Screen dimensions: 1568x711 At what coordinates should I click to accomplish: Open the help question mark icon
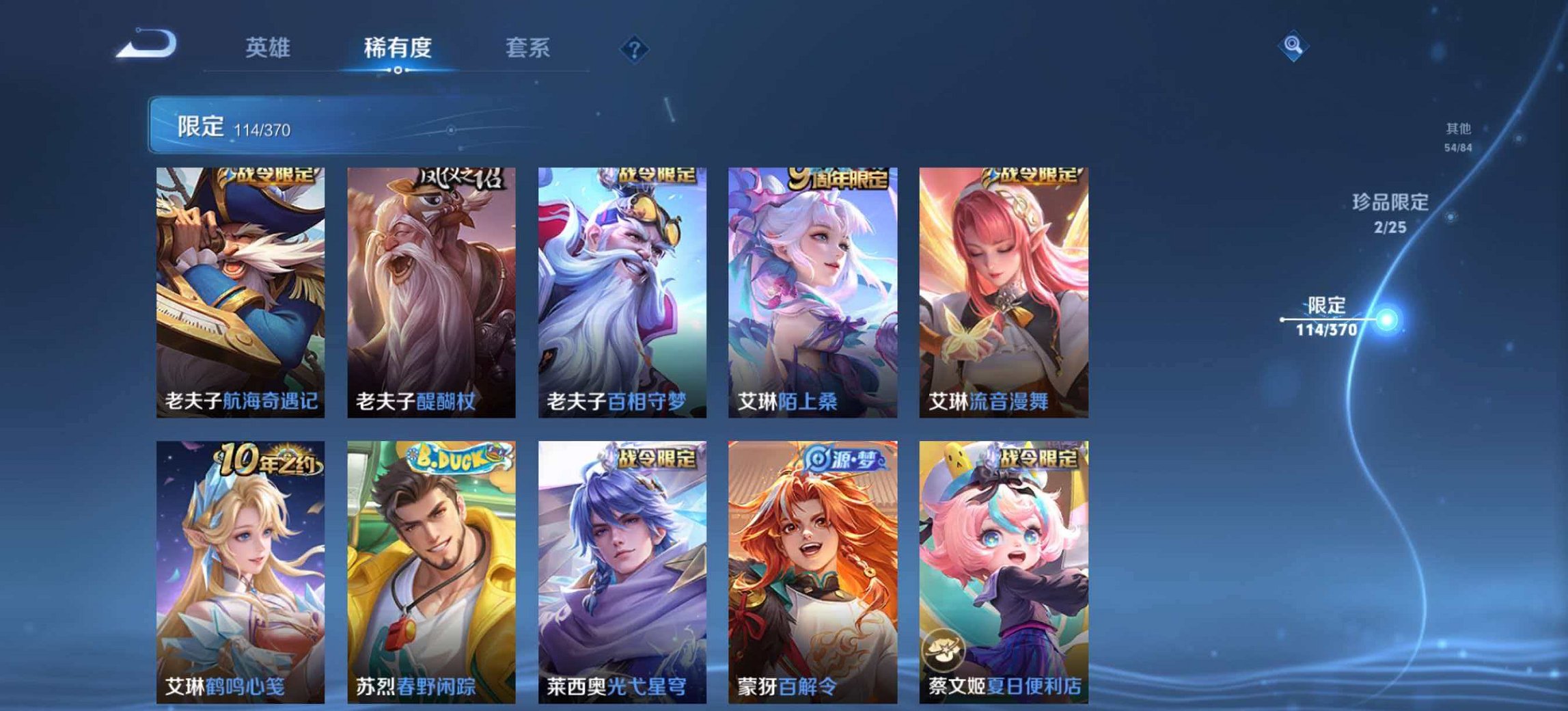635,46
